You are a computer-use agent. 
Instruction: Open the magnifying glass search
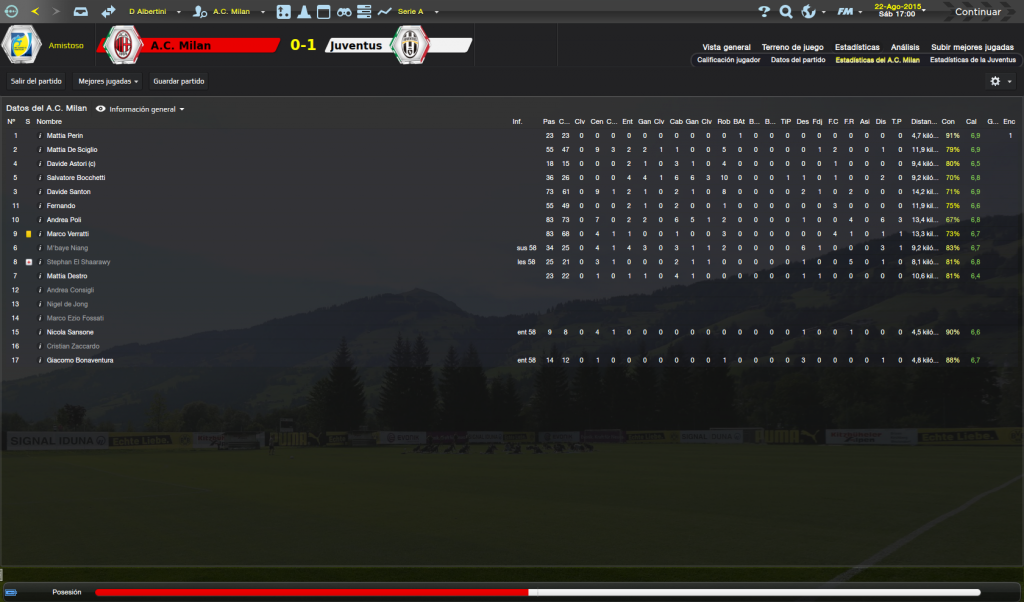[x=786, y=12]
